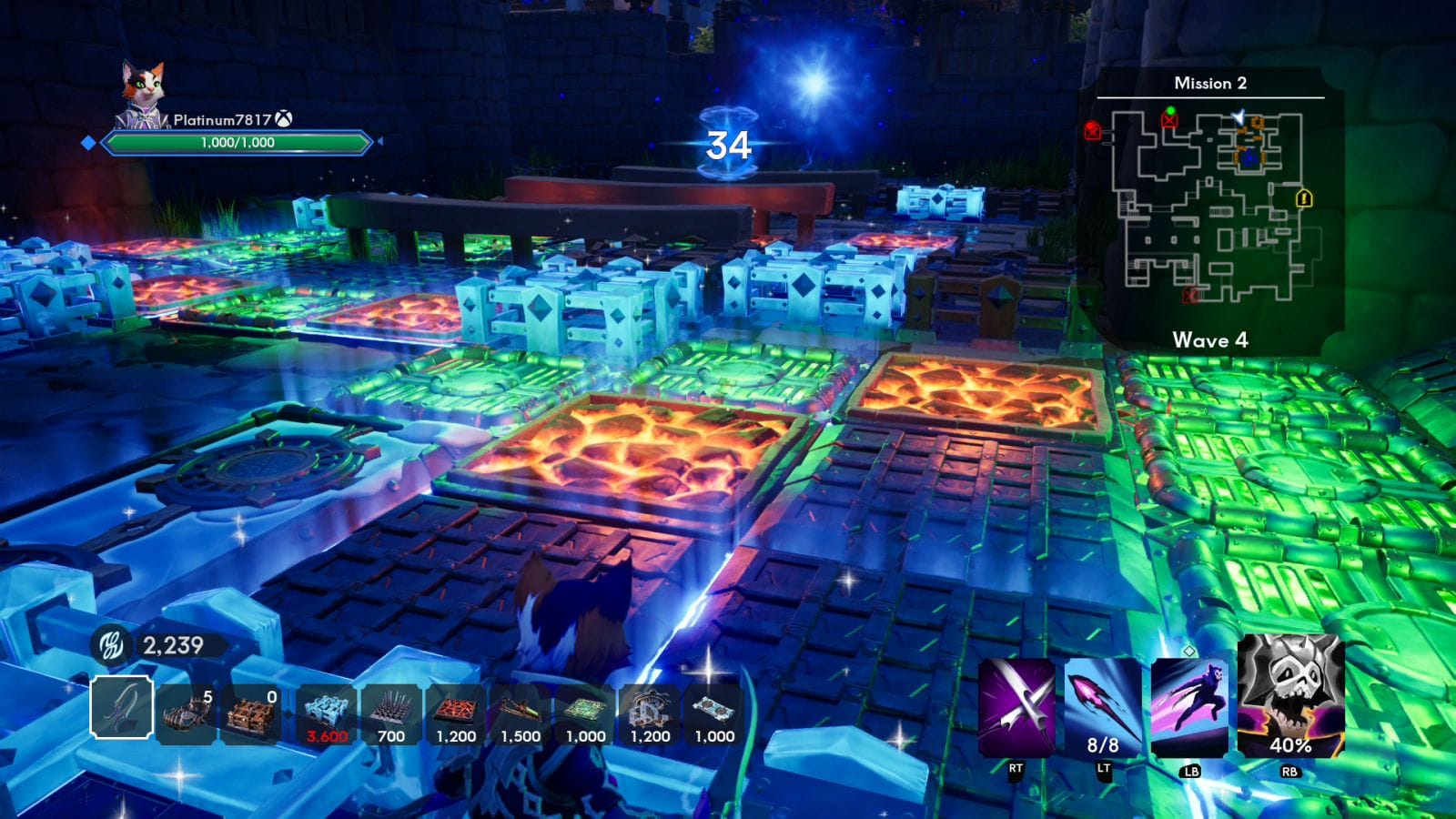
Task: Select the green acid floor trap
Action: tap(585, 714)
